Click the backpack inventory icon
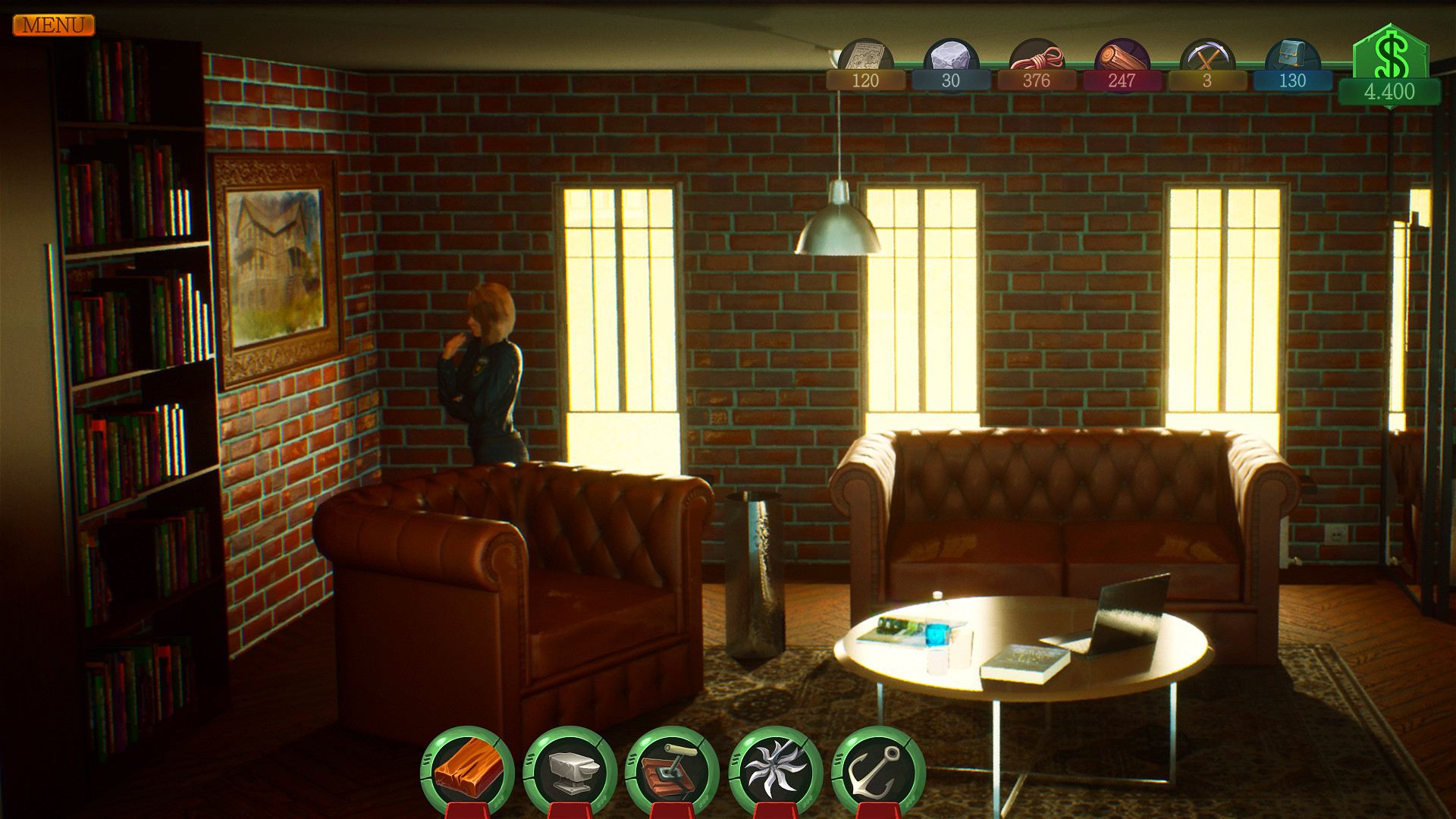Image resolution: width=1456 pixels, height=819 pixels. (x=1291, y=55)
